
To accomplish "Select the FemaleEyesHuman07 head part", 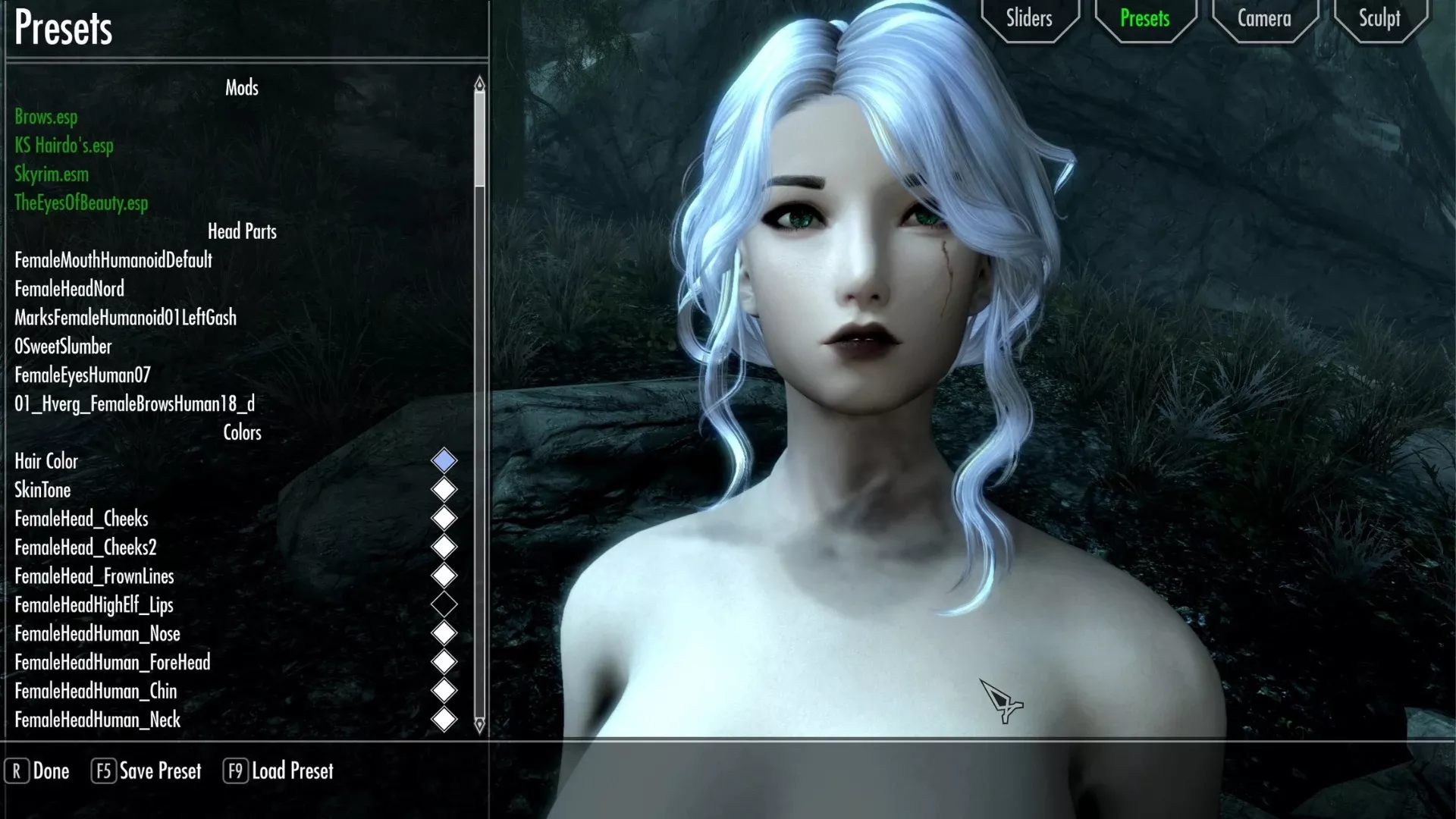I will [x=82, y=375].
